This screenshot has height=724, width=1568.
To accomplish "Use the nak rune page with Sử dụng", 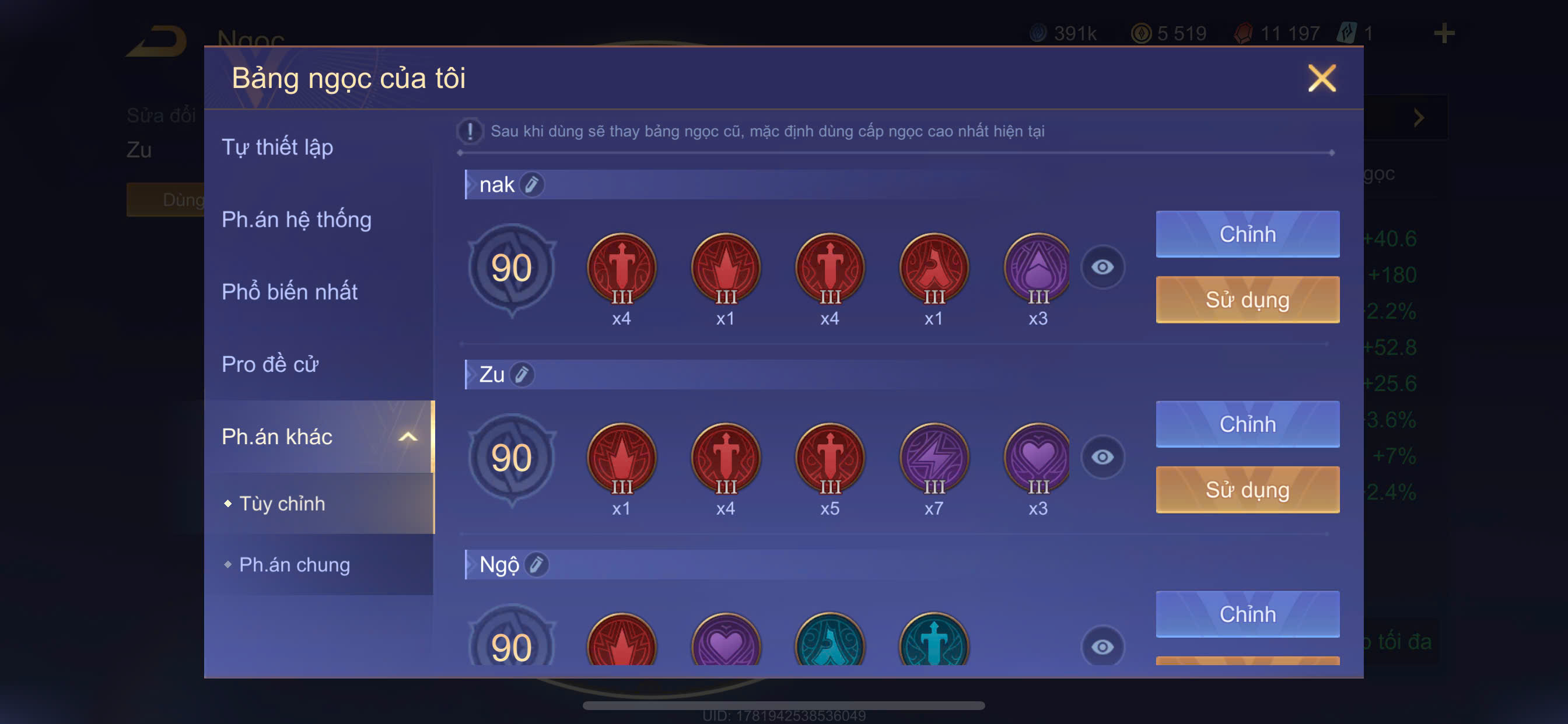I will (x=1247, y=300).
